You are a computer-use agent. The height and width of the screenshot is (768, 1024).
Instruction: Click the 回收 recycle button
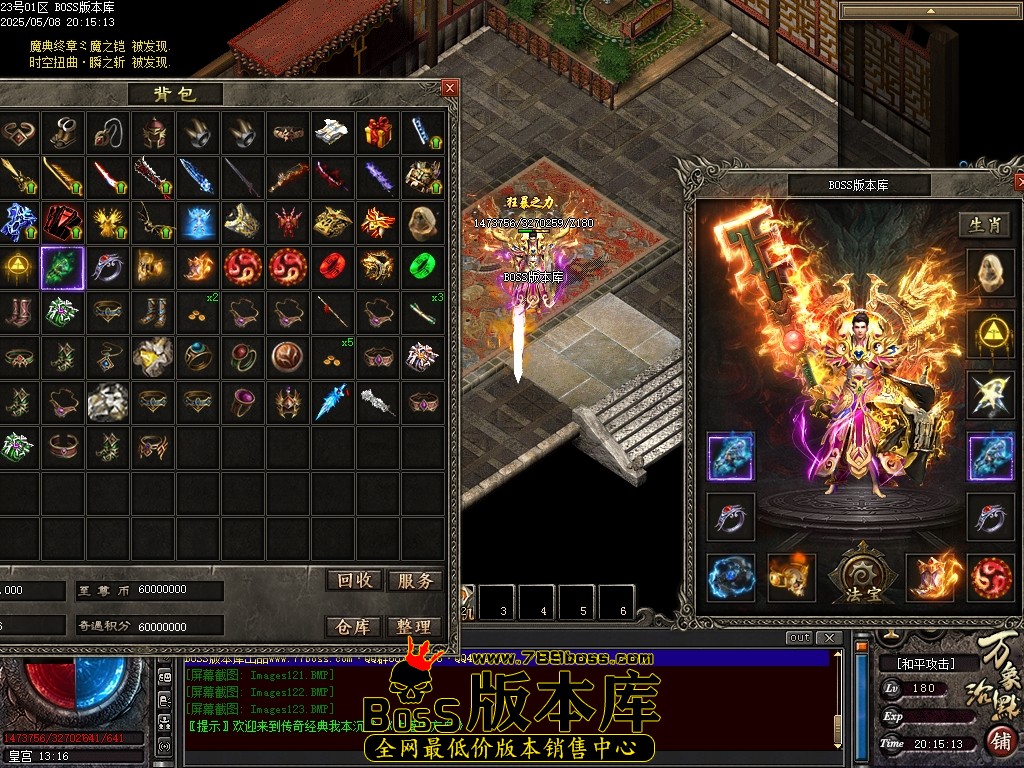pyautogui.click(x=354, y=581)
